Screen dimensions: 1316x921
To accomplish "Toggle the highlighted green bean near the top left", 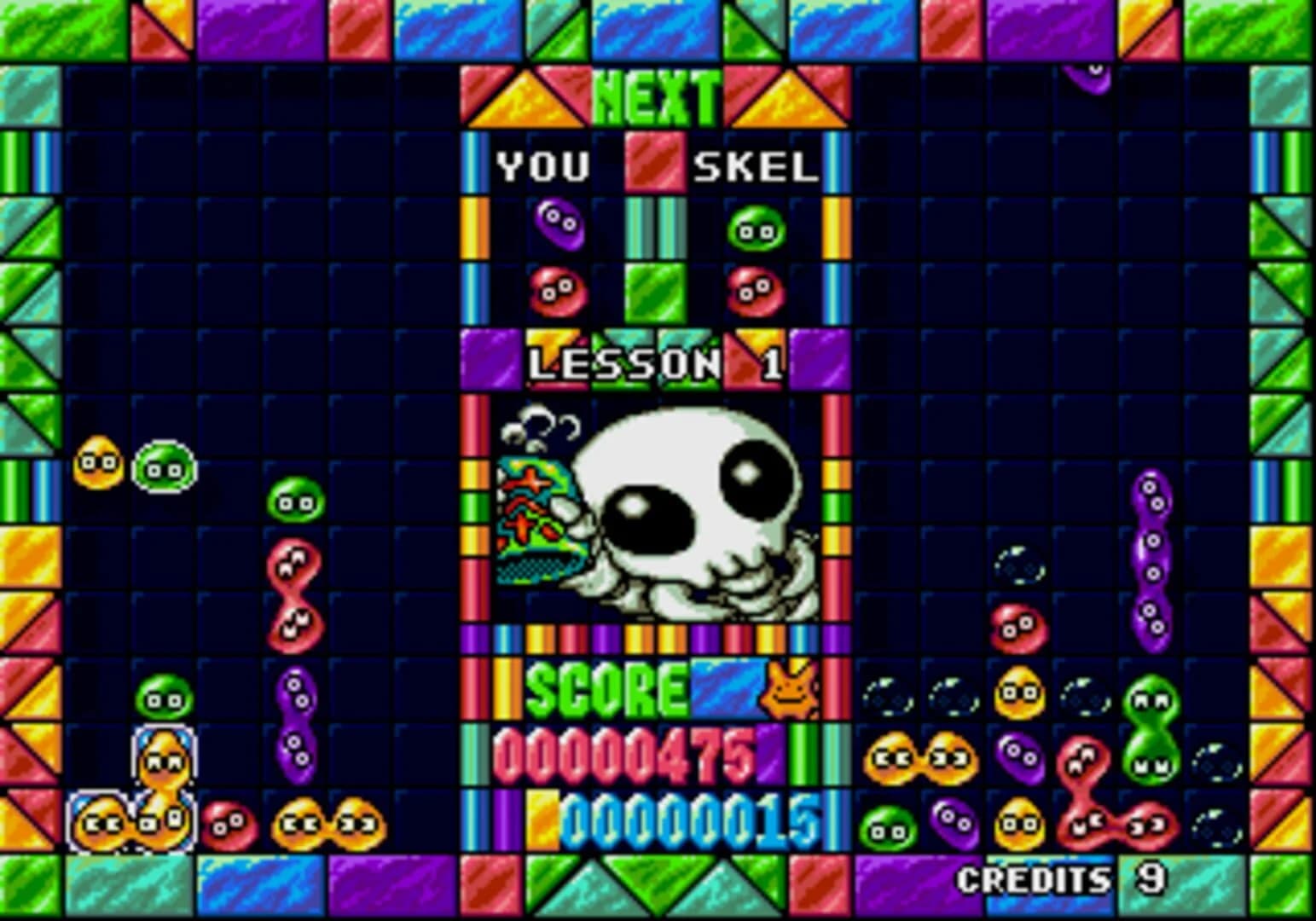I will click(163, 467).
